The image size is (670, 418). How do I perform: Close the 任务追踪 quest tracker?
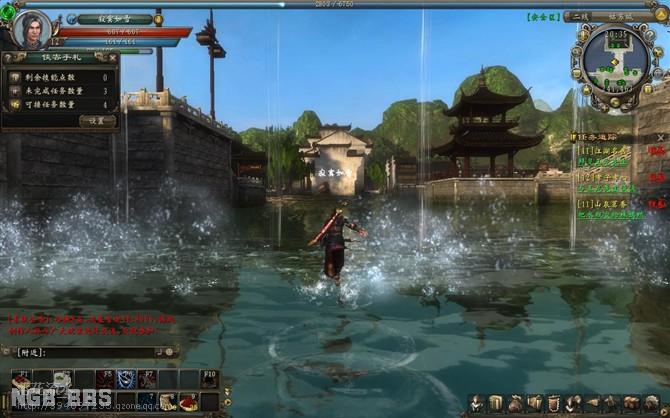[661, 136]
